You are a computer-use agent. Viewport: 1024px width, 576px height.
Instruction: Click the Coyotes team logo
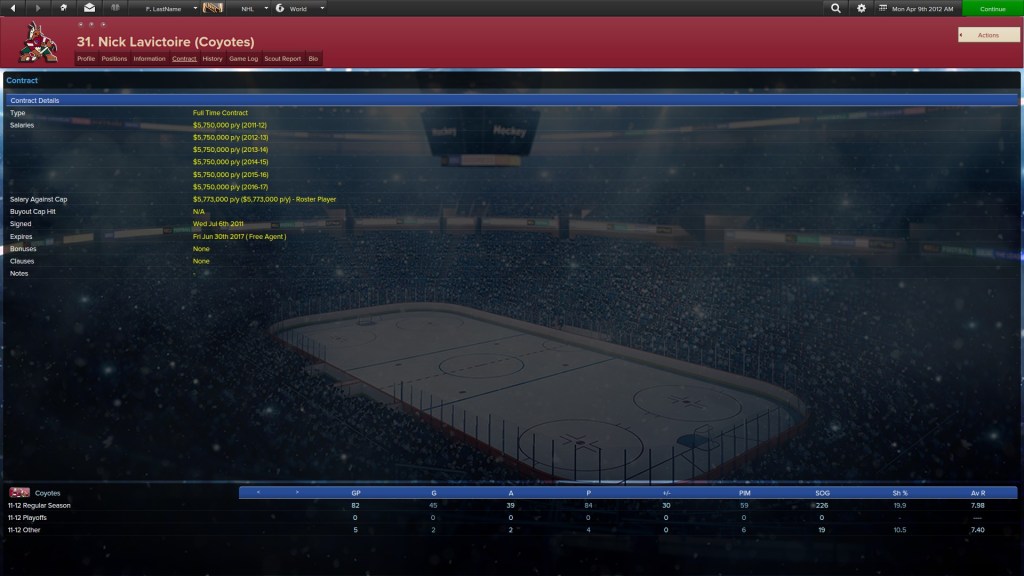click(38, 42)
